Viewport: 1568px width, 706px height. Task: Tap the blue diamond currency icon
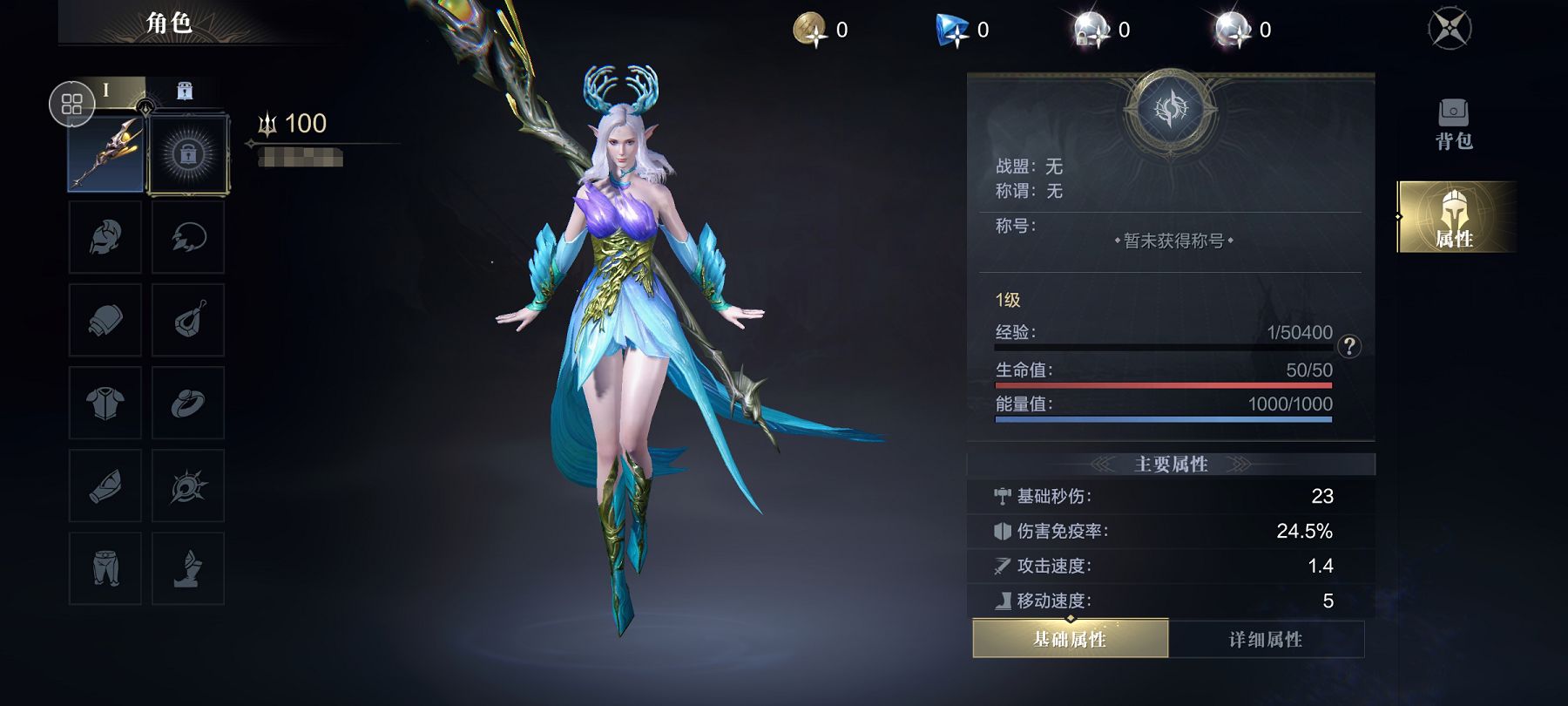pyautogui.click(x=952, y=30)
